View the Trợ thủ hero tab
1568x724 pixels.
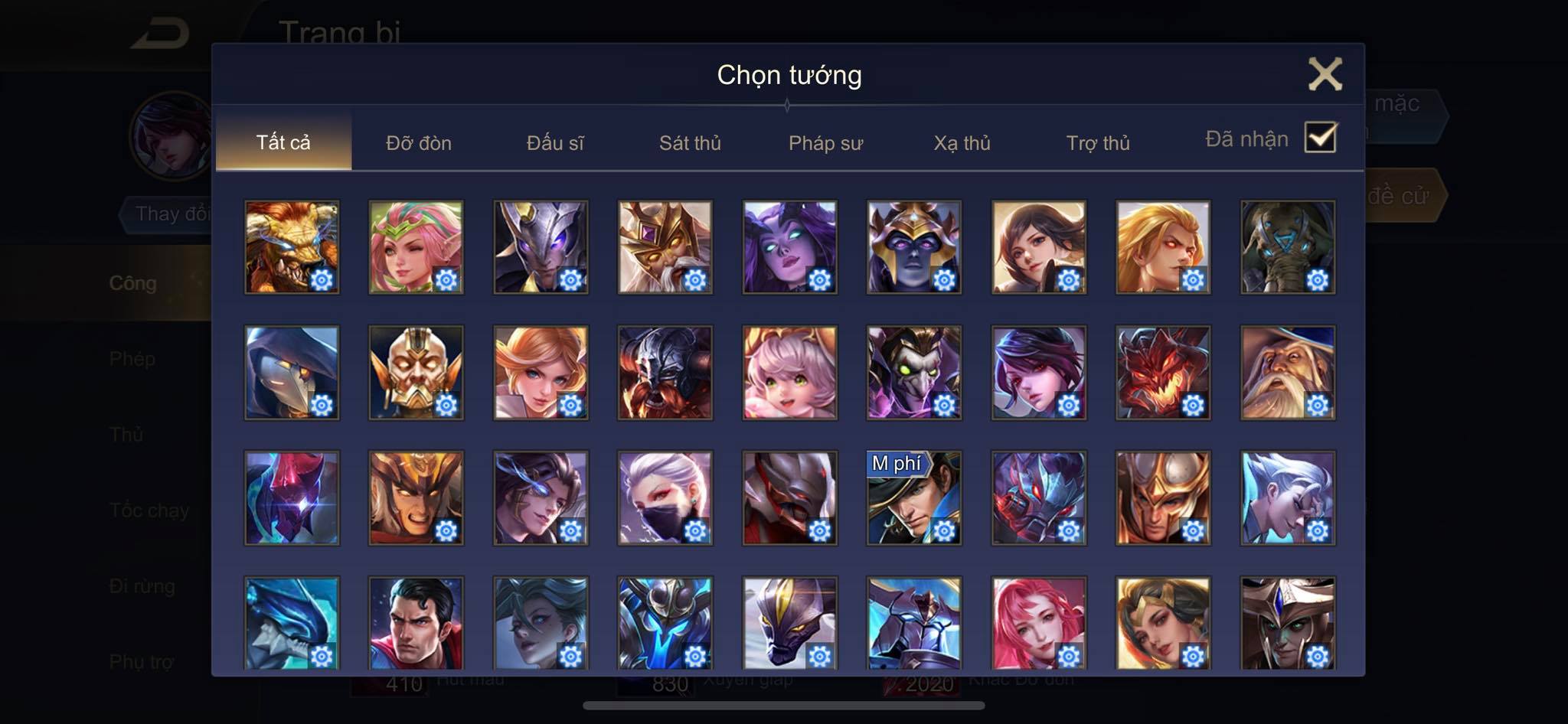(1098, 143)
